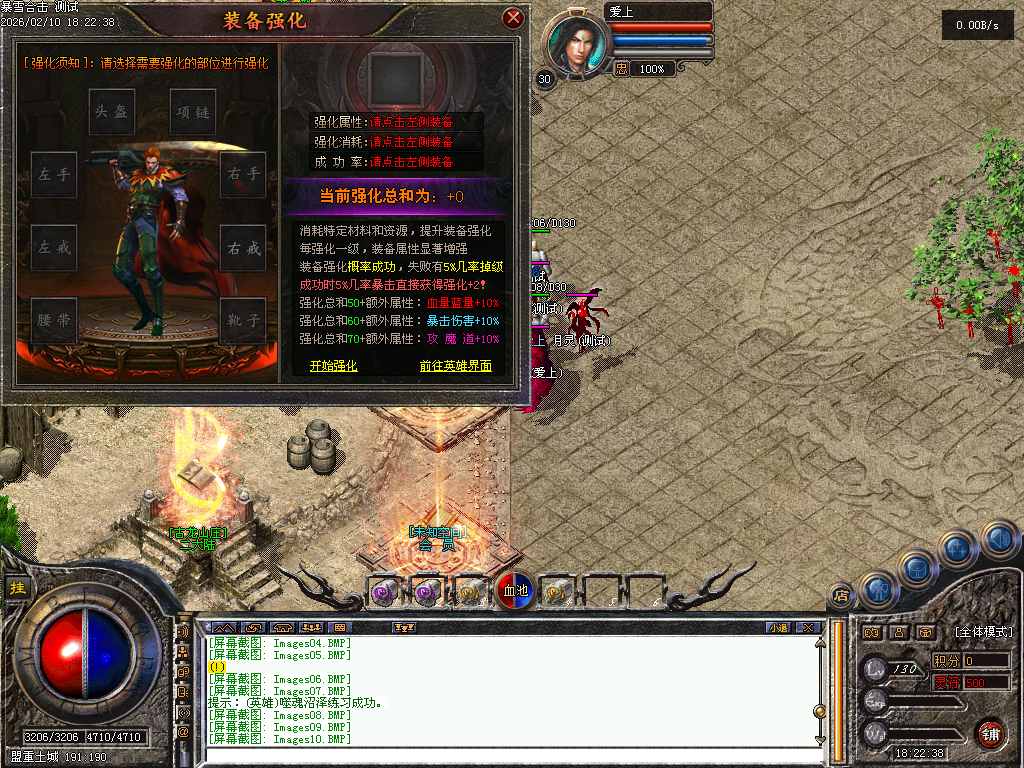Select the 左戒 left ring slot
The height and width of the screenshot is (768, 1024).
[54, 248]
